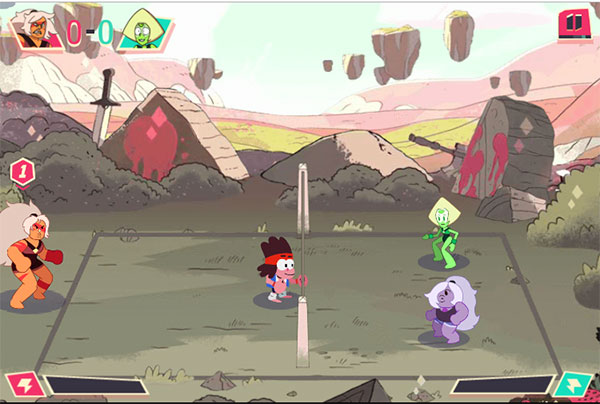Activate the red lightning bolt power icon
This screenshot has height=404, width=600.
pos(20,385)
